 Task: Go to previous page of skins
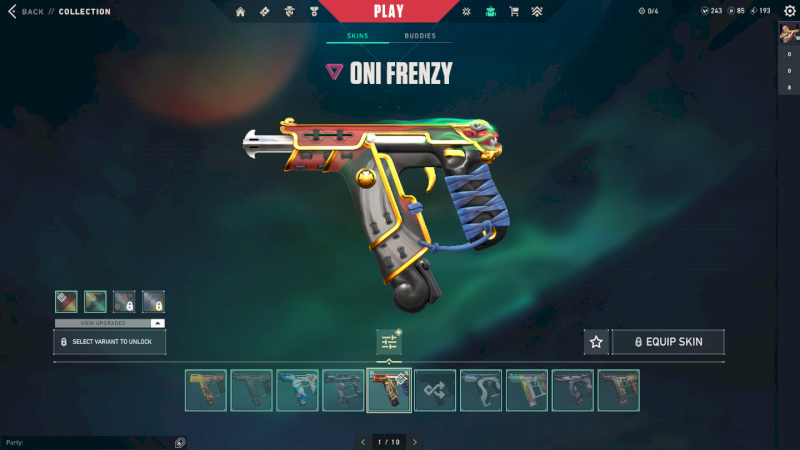361,441
